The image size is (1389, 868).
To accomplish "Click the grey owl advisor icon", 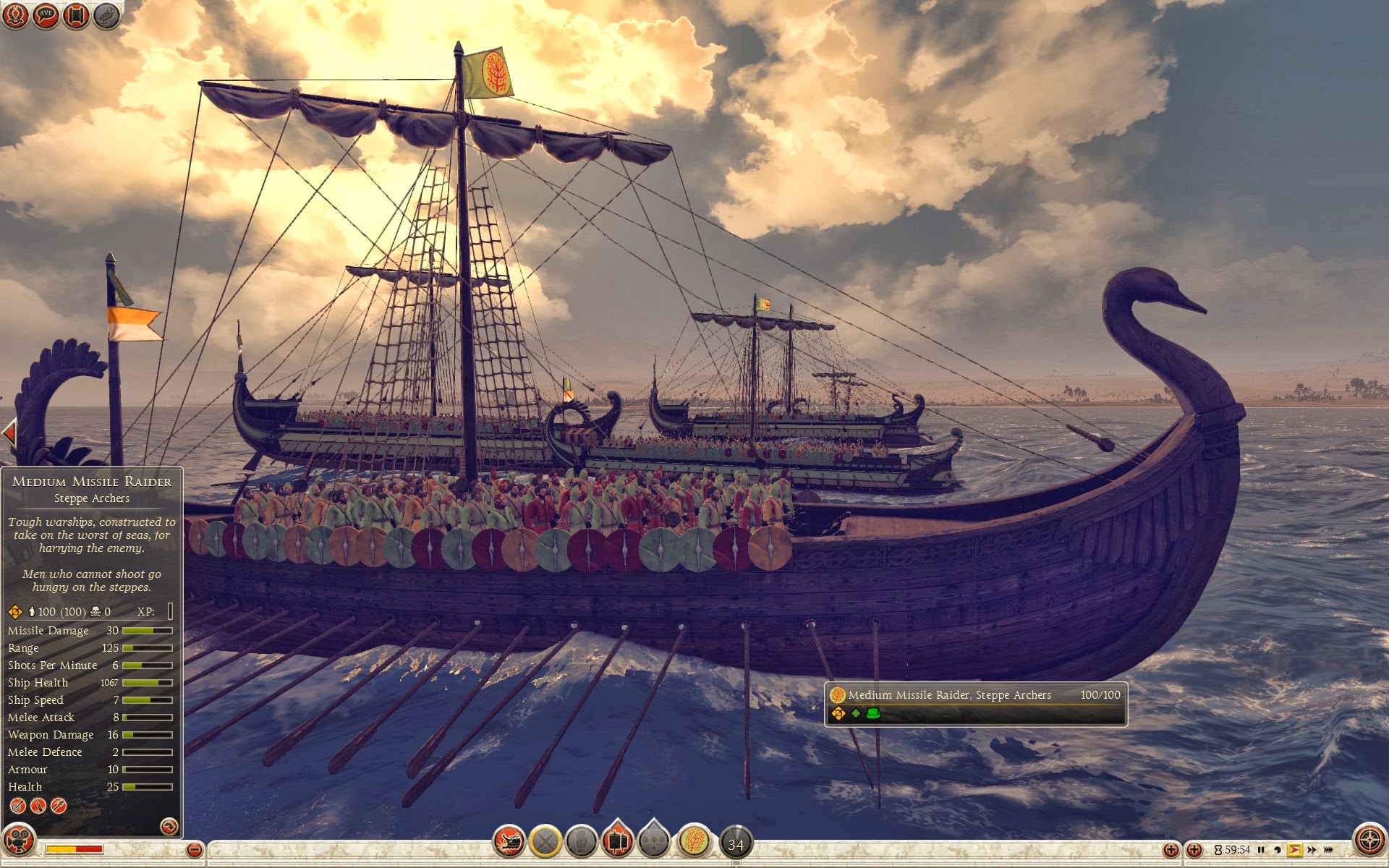I will point(106,15).
